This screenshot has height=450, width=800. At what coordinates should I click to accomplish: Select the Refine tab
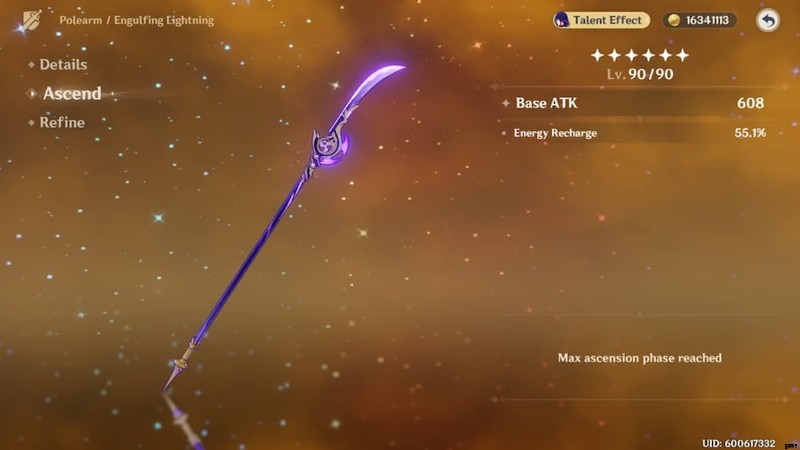61,123
